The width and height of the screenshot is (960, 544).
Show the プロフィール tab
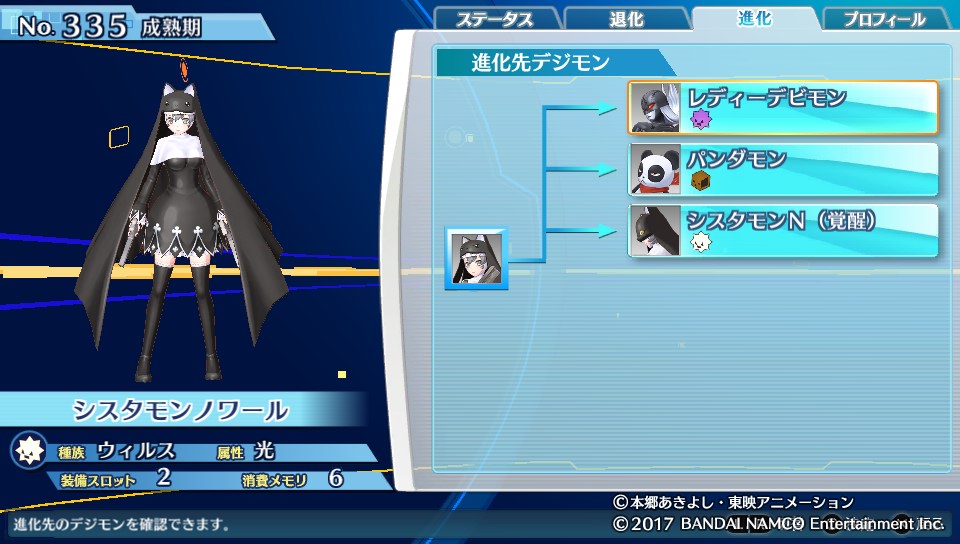tap(883, 20)
